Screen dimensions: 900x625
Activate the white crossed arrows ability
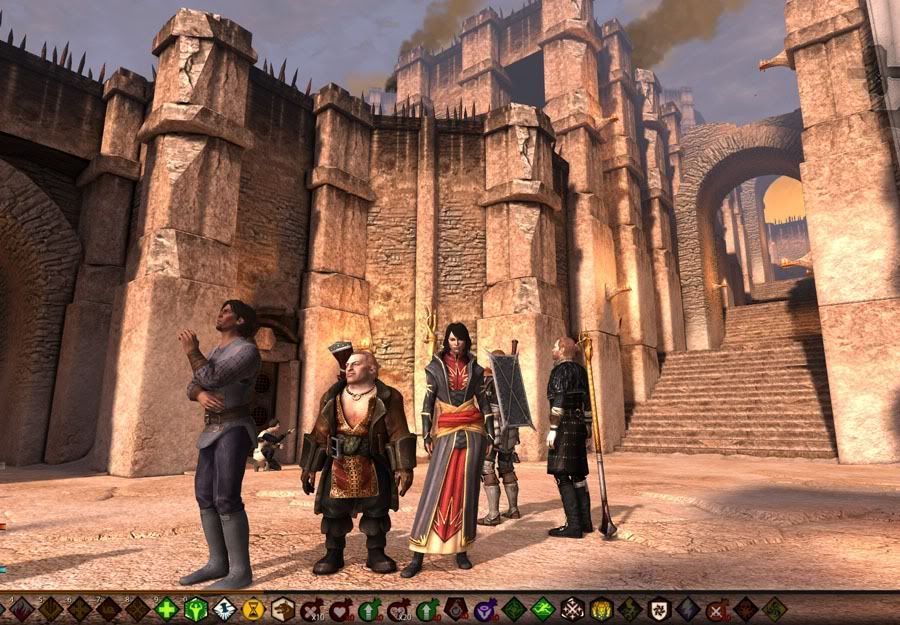[572, 609]
